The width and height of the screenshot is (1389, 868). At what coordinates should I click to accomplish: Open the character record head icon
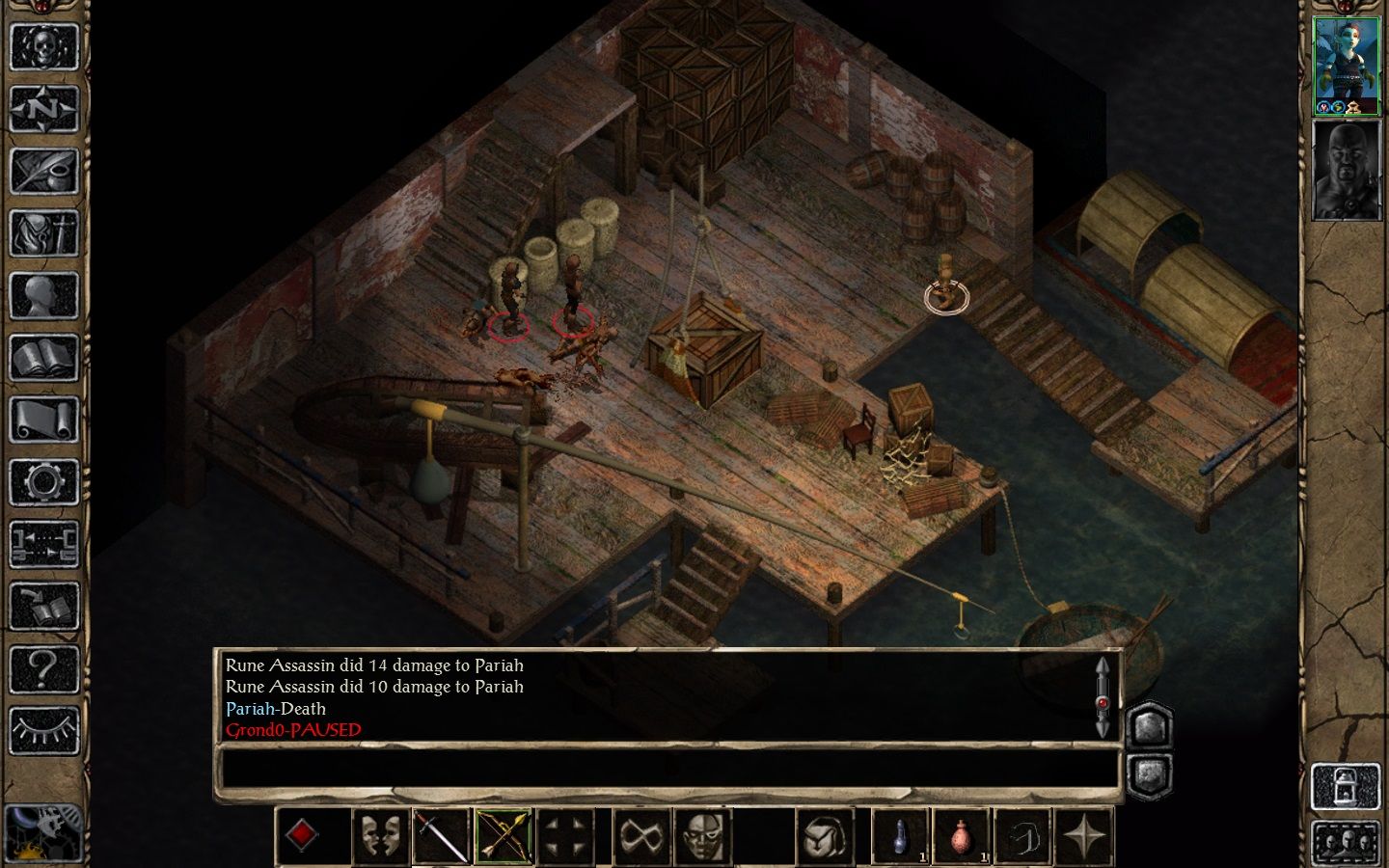tap(43, 296)
